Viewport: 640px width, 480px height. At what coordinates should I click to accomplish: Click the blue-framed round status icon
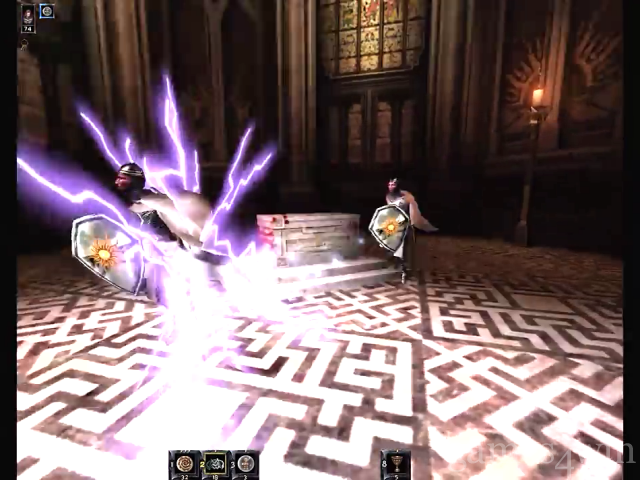tap(47, 11)
